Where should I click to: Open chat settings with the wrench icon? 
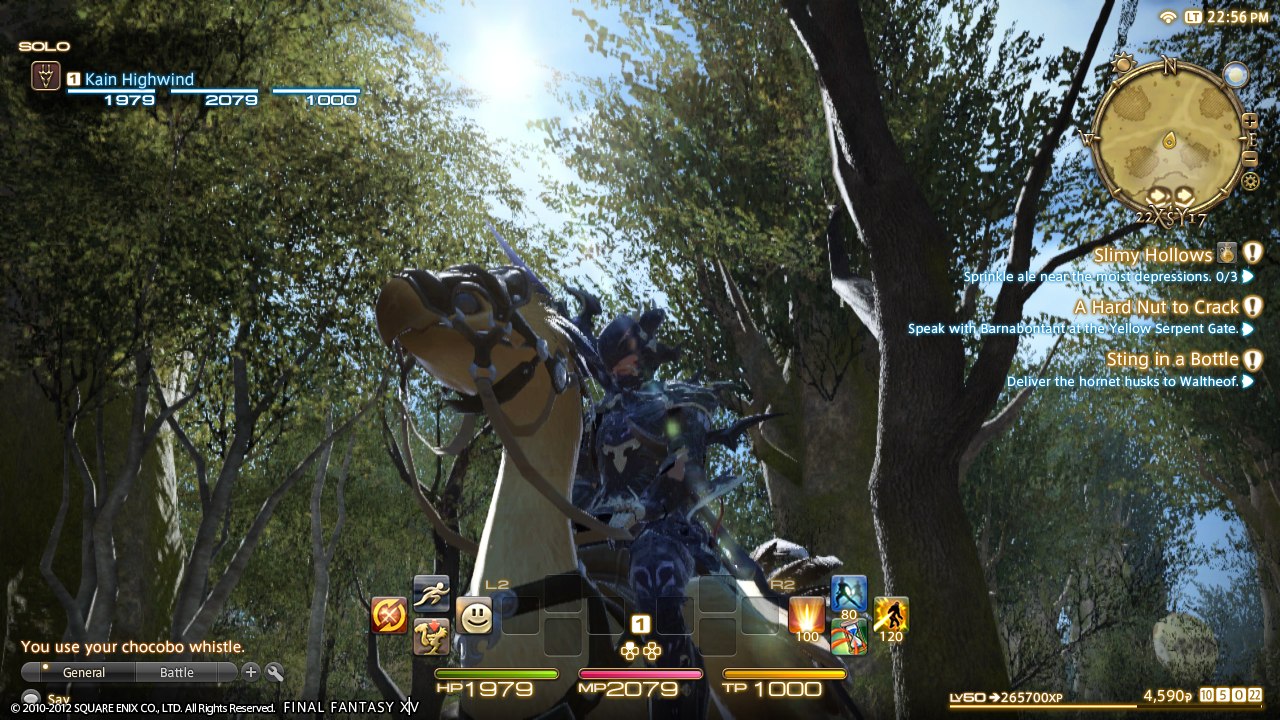272,672
